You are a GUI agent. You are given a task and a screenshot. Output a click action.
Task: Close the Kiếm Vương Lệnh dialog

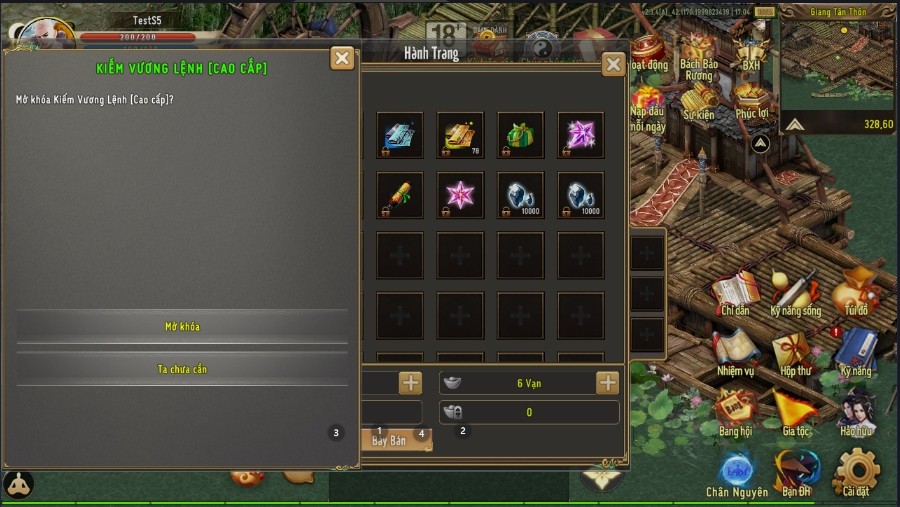[x=342, y=58]
